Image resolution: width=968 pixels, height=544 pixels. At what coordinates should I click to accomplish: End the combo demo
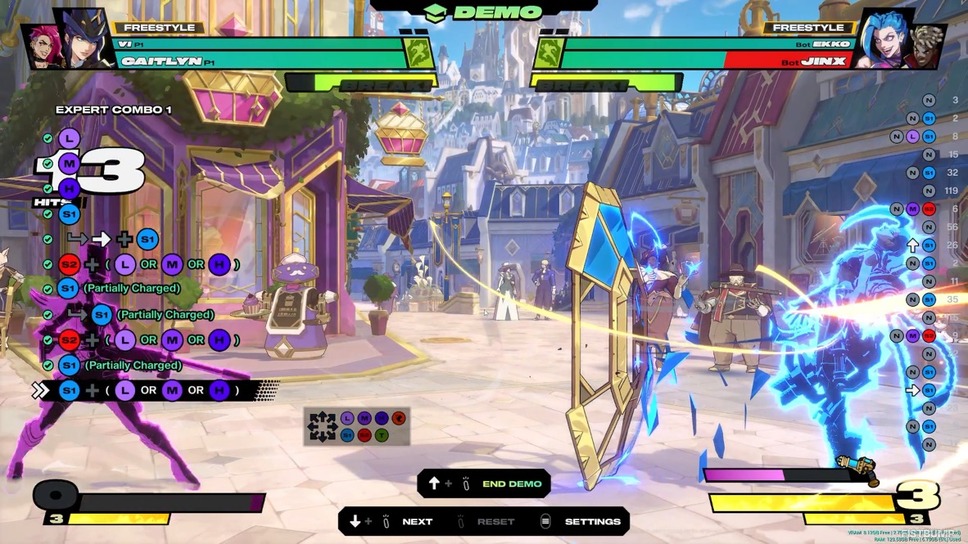(x=484, y=483)
